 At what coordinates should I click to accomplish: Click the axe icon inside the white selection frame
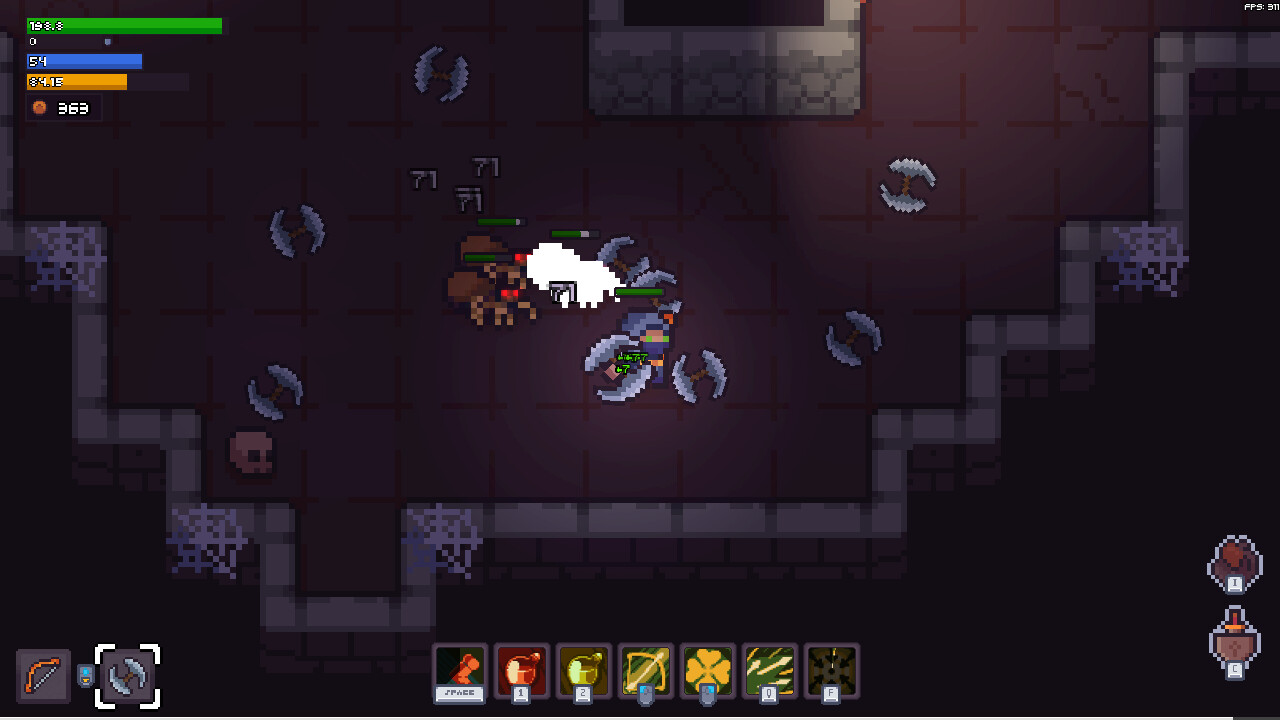click(128, 676)
